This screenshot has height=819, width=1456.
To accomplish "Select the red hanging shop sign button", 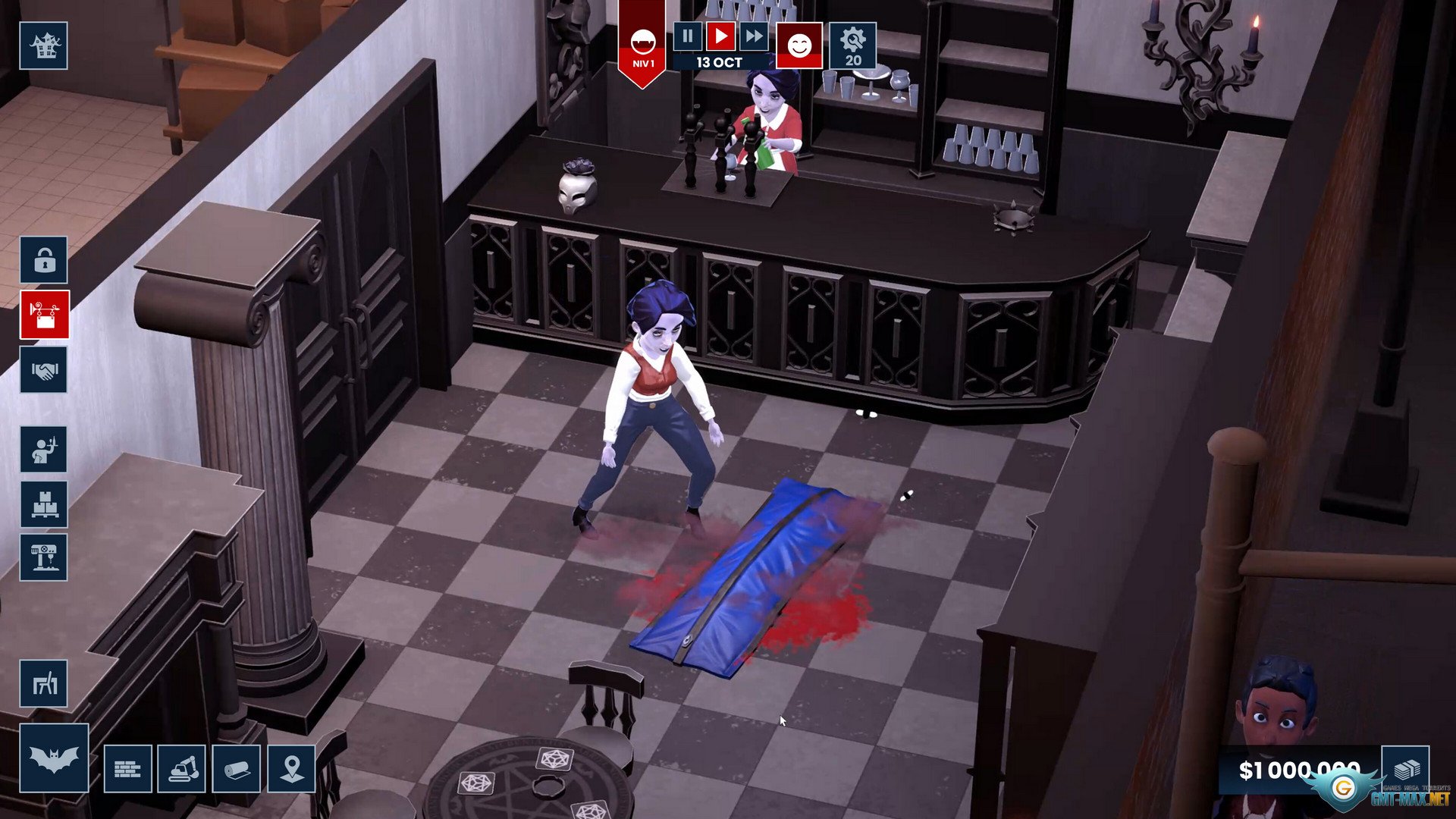I will [44, 315].
